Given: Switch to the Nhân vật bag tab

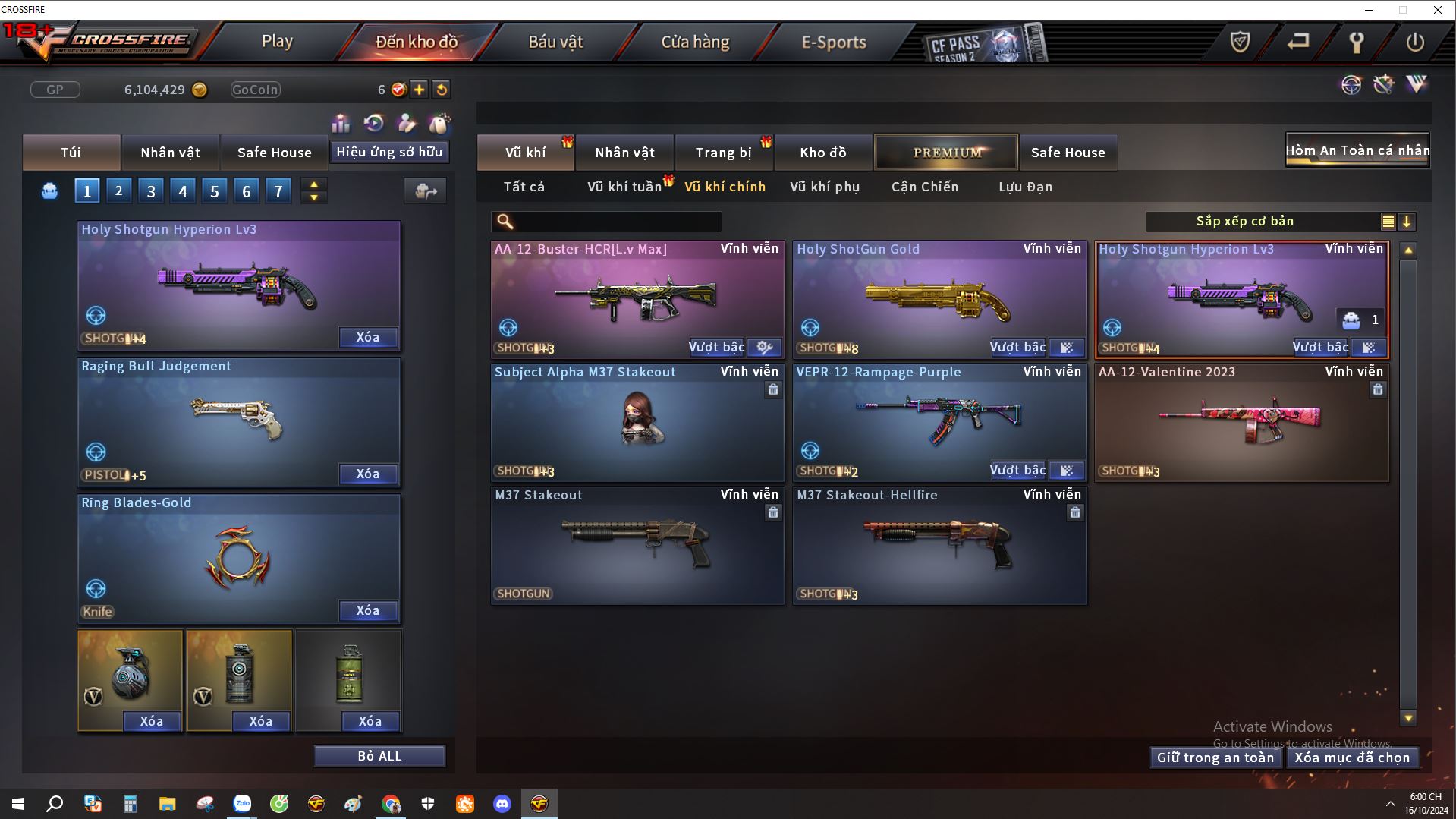Looking at the screenshot, I should [170, 153].
